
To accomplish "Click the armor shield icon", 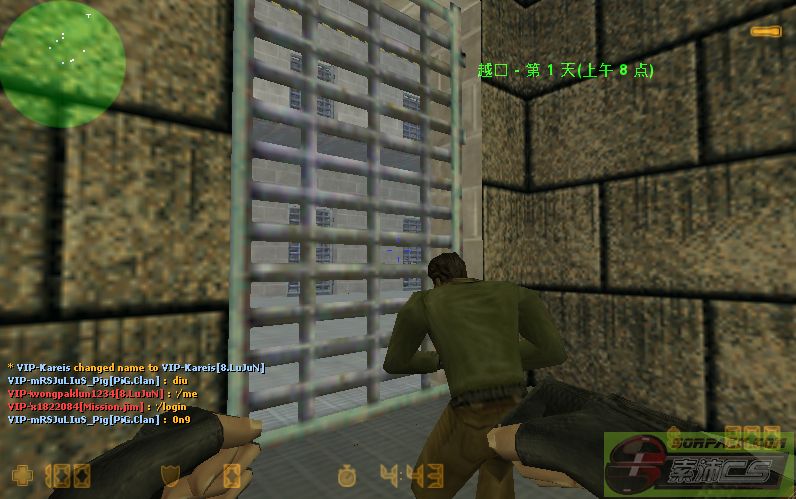I will [169, 475].
